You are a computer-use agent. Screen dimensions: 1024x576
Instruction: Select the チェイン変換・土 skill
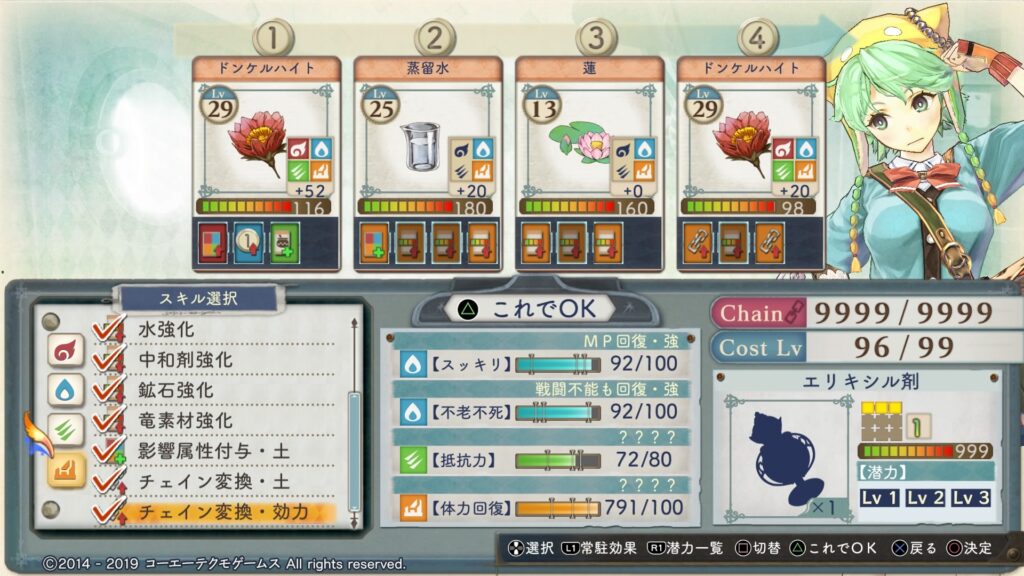click(203, 482)
